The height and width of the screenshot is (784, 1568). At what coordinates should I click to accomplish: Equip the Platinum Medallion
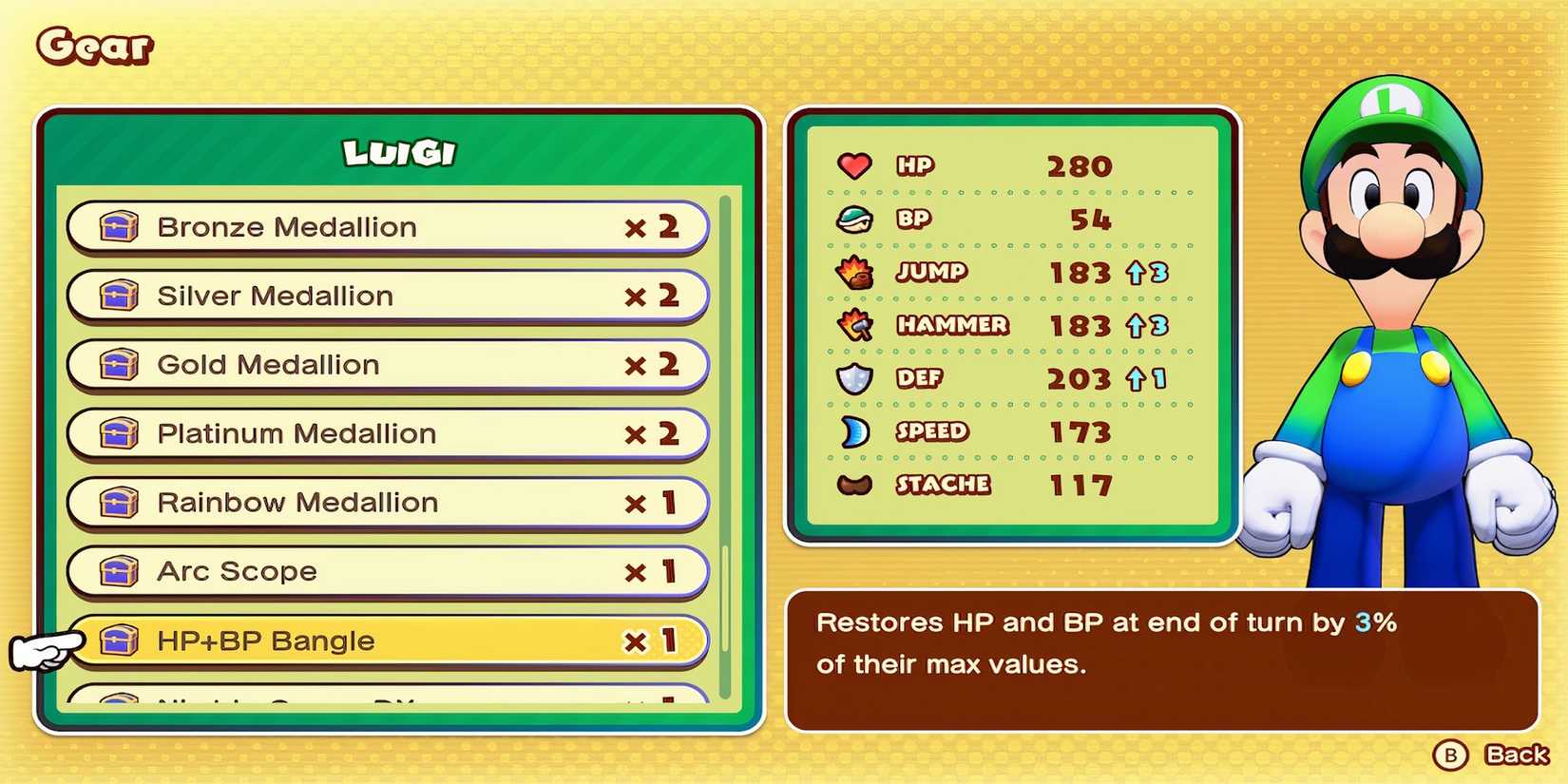pyautogui.click(x=380, y=433)
